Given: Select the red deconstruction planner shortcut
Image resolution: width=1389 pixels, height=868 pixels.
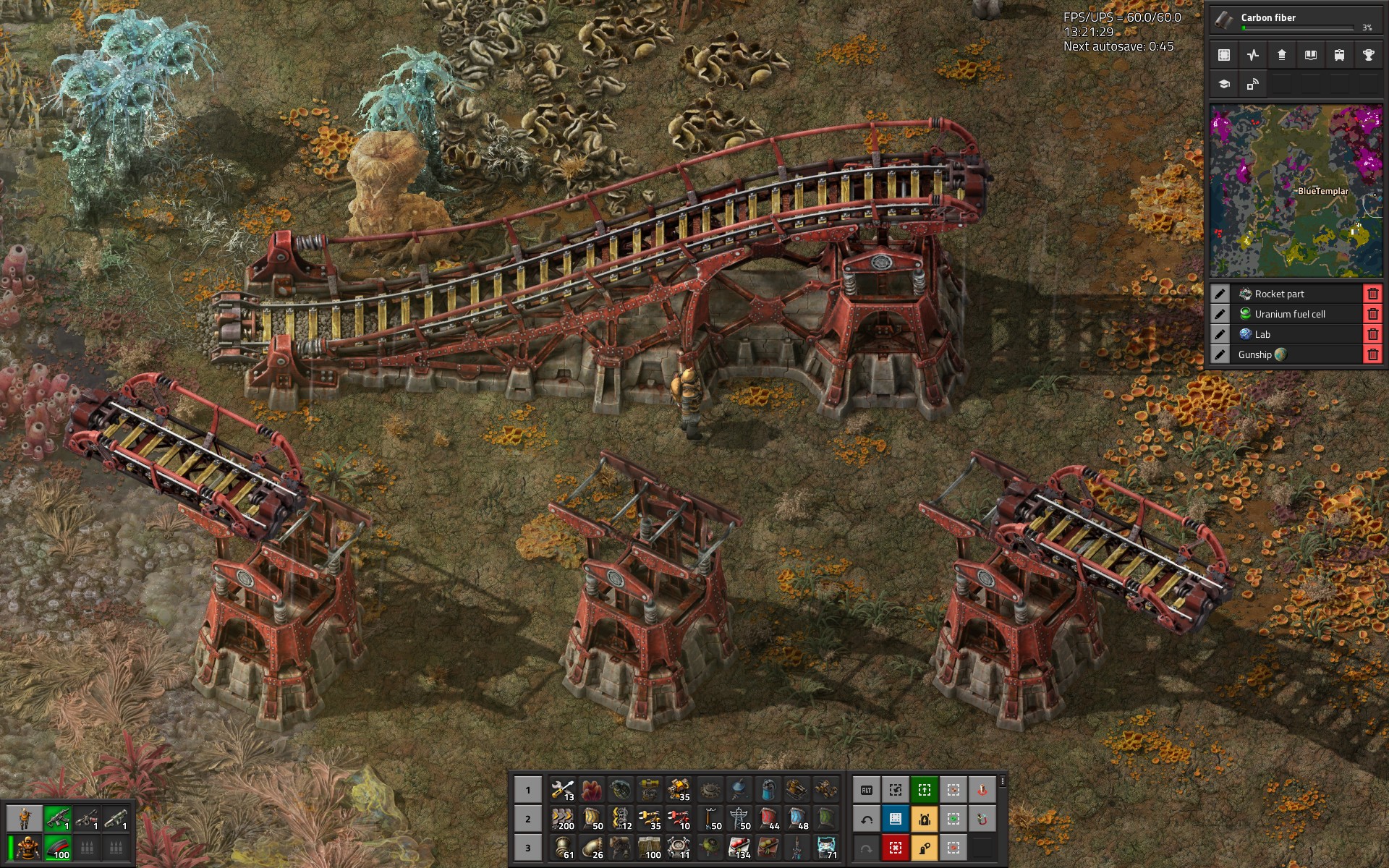Looking at the screenshot, I should (896, 848).
